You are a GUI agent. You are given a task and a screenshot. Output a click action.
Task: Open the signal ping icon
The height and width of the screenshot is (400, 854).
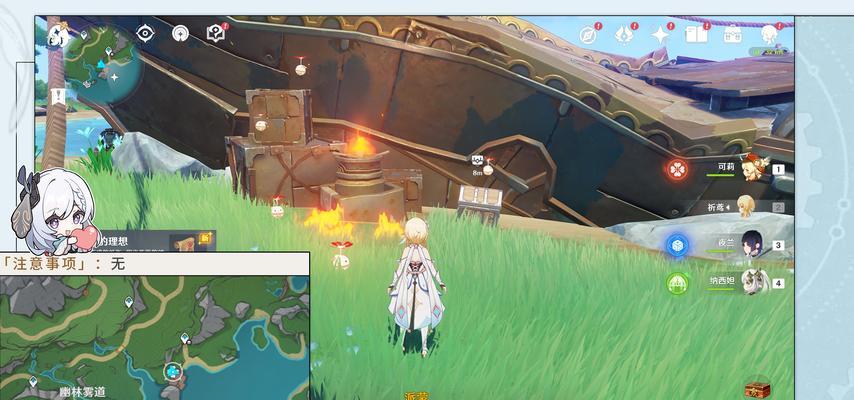click(x=181, y=33)
